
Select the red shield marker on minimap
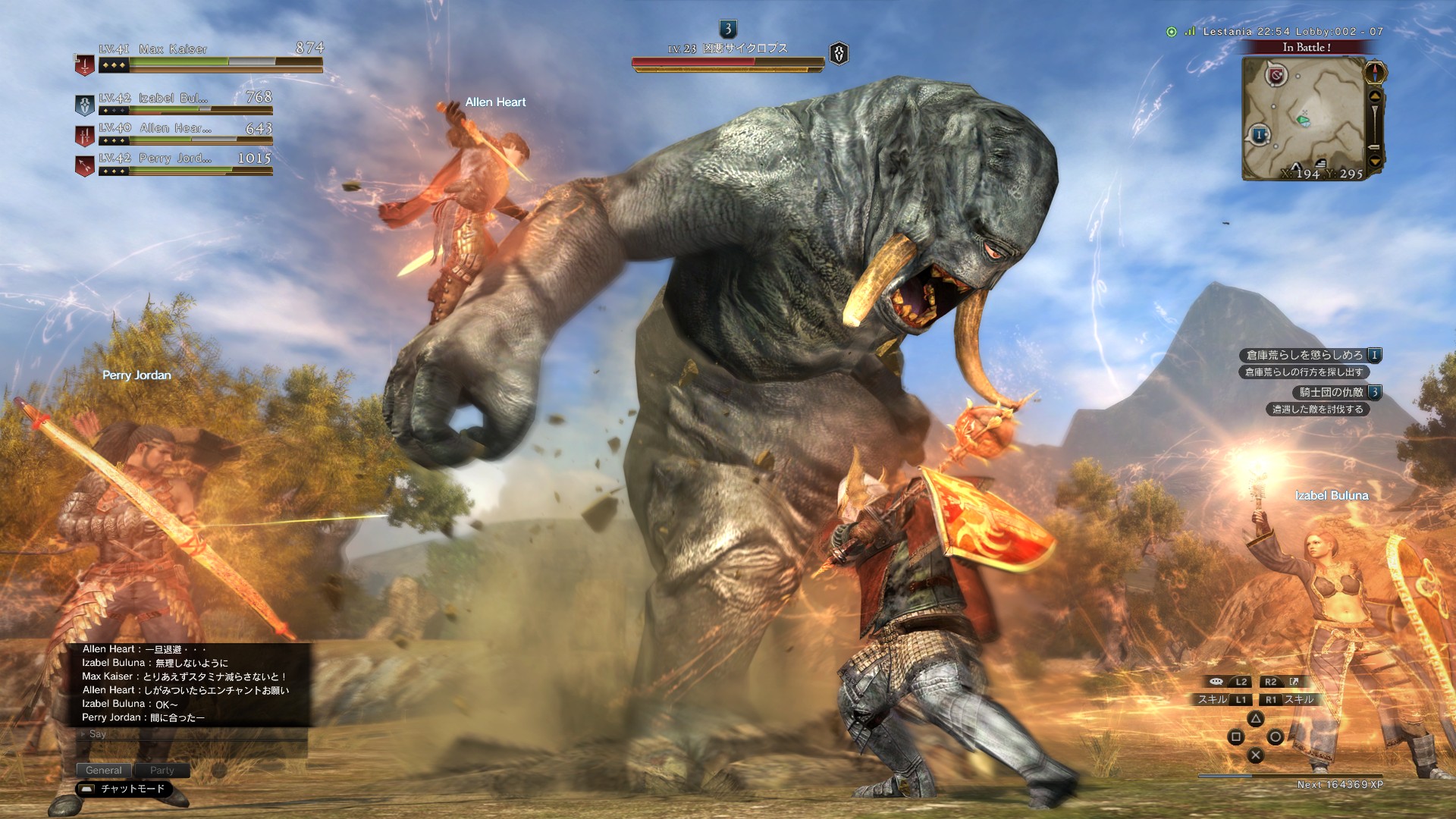click(1276, 75)
